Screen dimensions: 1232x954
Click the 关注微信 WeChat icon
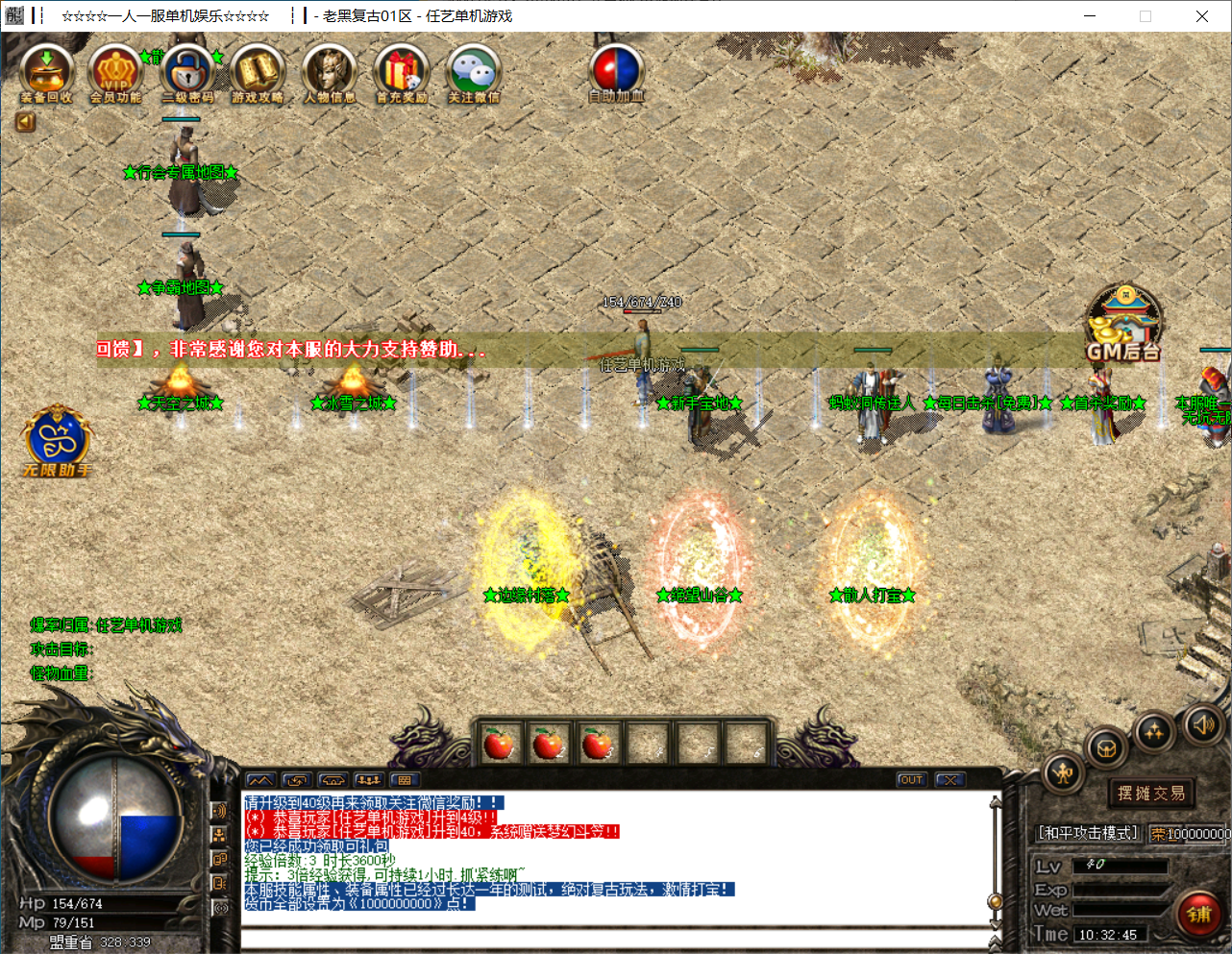pyautogui.click(x=473, y=71)
